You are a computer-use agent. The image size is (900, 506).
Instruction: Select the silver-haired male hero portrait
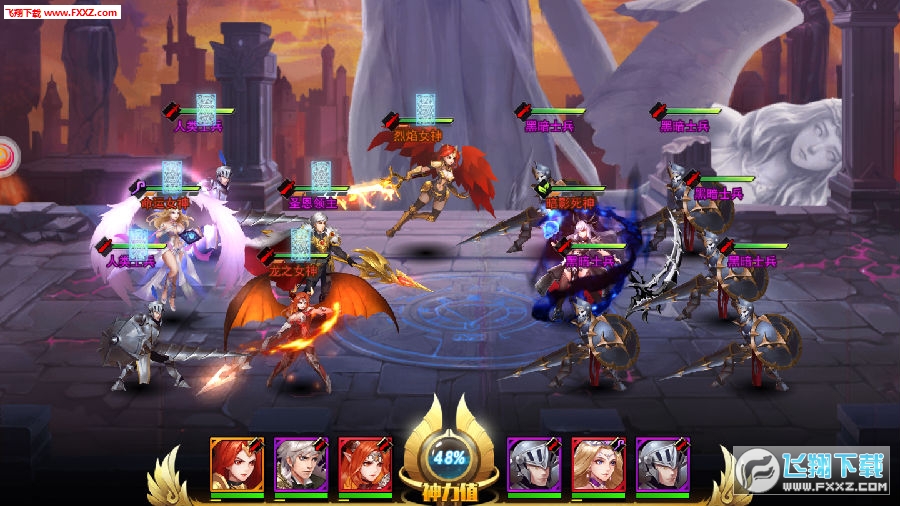click(301, 463)
